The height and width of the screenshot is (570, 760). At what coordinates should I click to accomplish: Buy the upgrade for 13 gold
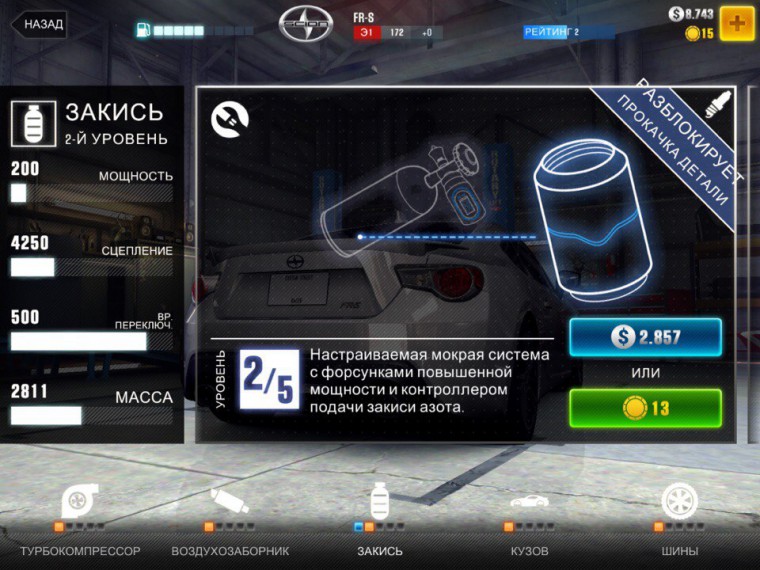point(645,407)
